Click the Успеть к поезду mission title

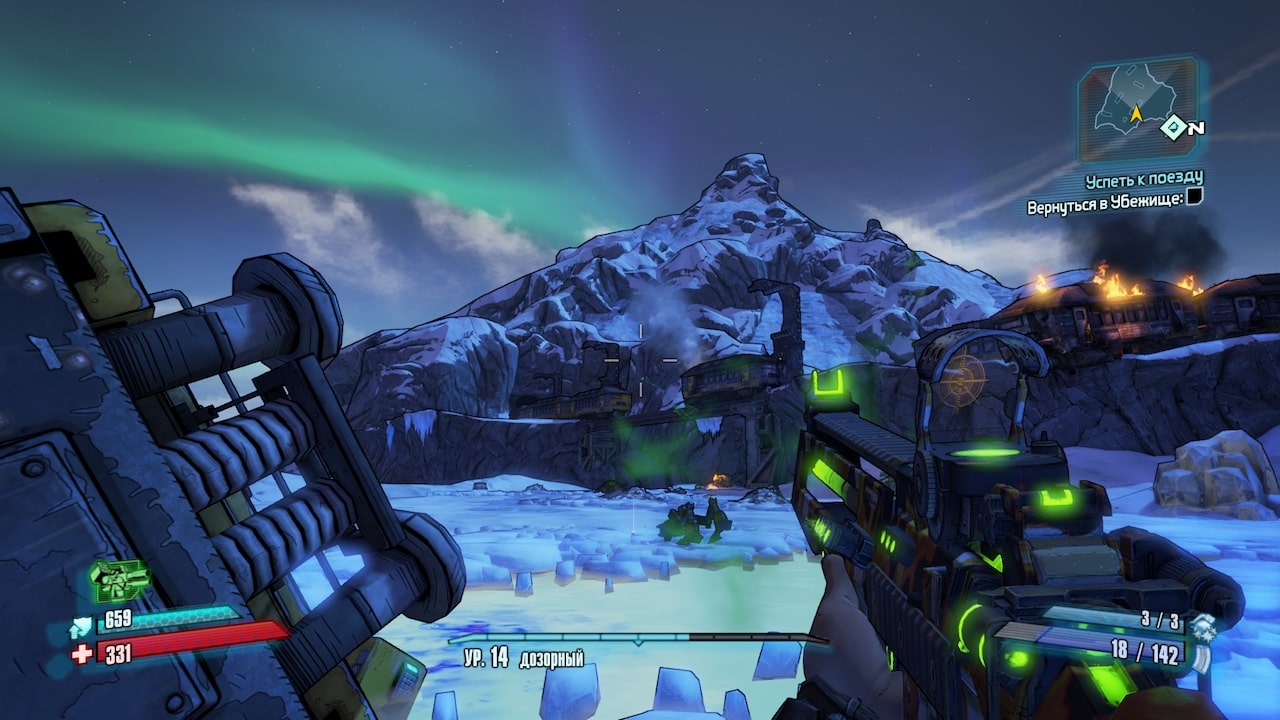click(x=1144, y=180)
